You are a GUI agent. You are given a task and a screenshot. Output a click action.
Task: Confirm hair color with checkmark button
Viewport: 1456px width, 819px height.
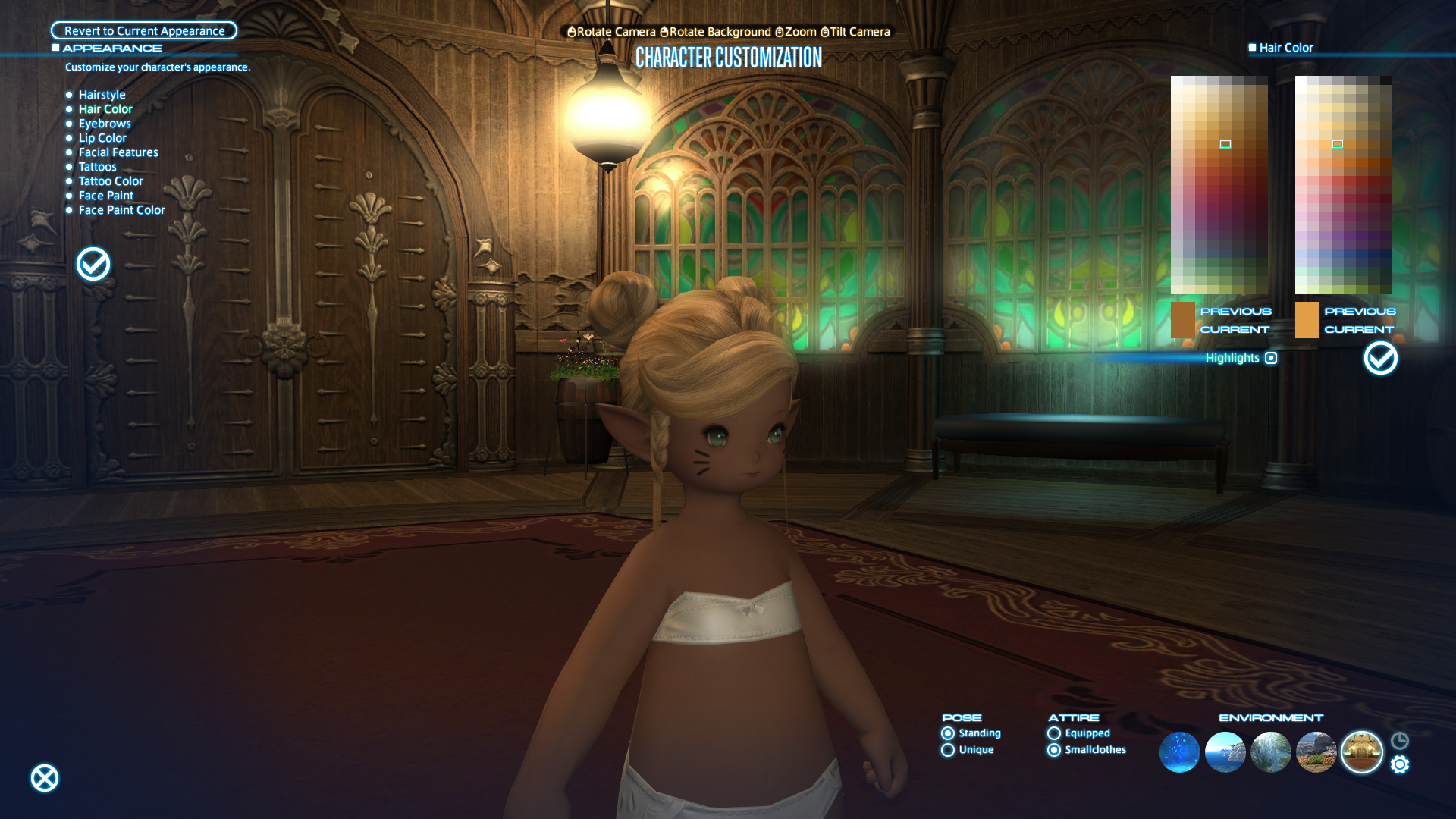[x=1380, y=358]
